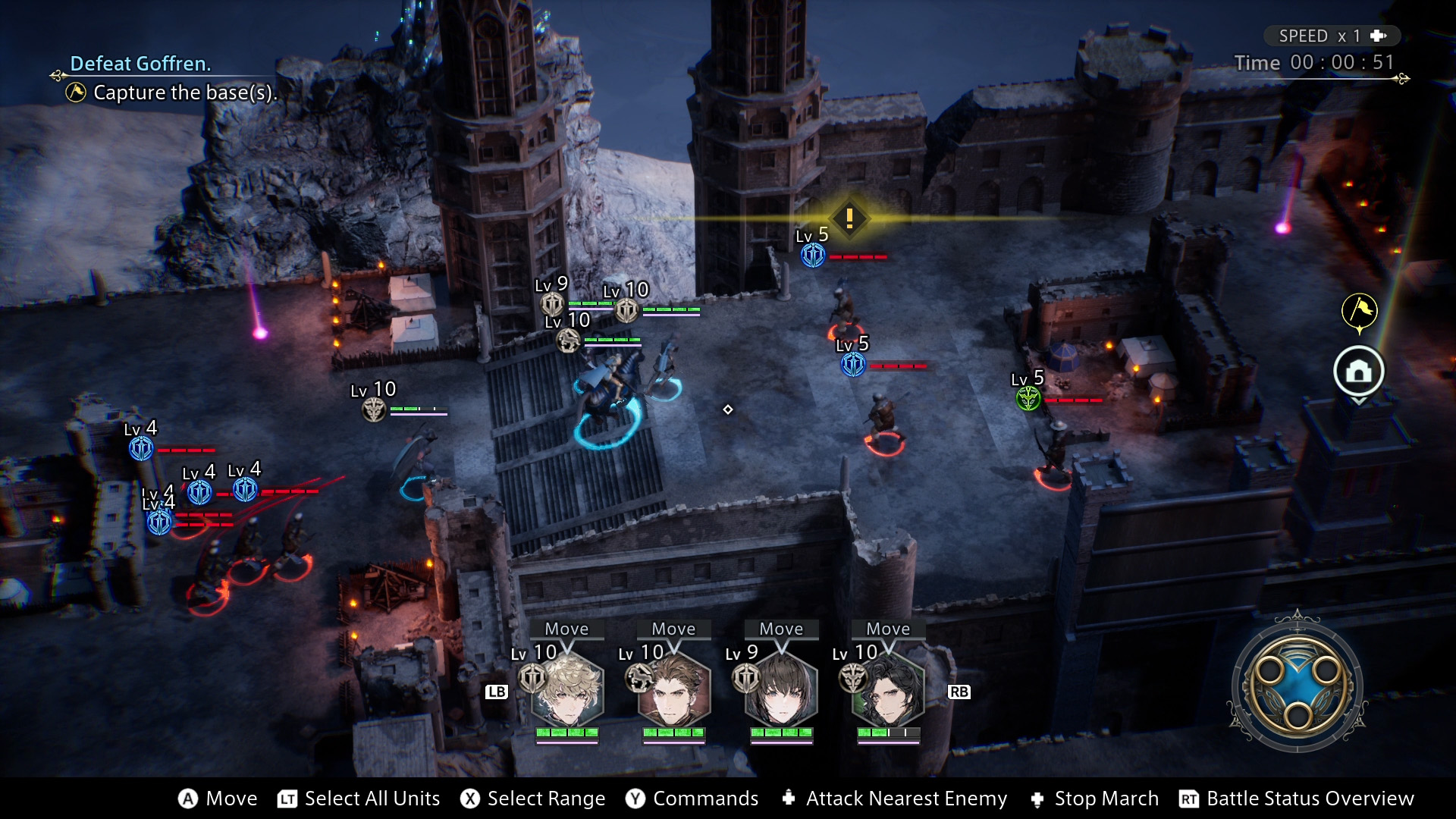Select the white house base icon
This screenshot has width=1456, height=819.
[1359, 372]
